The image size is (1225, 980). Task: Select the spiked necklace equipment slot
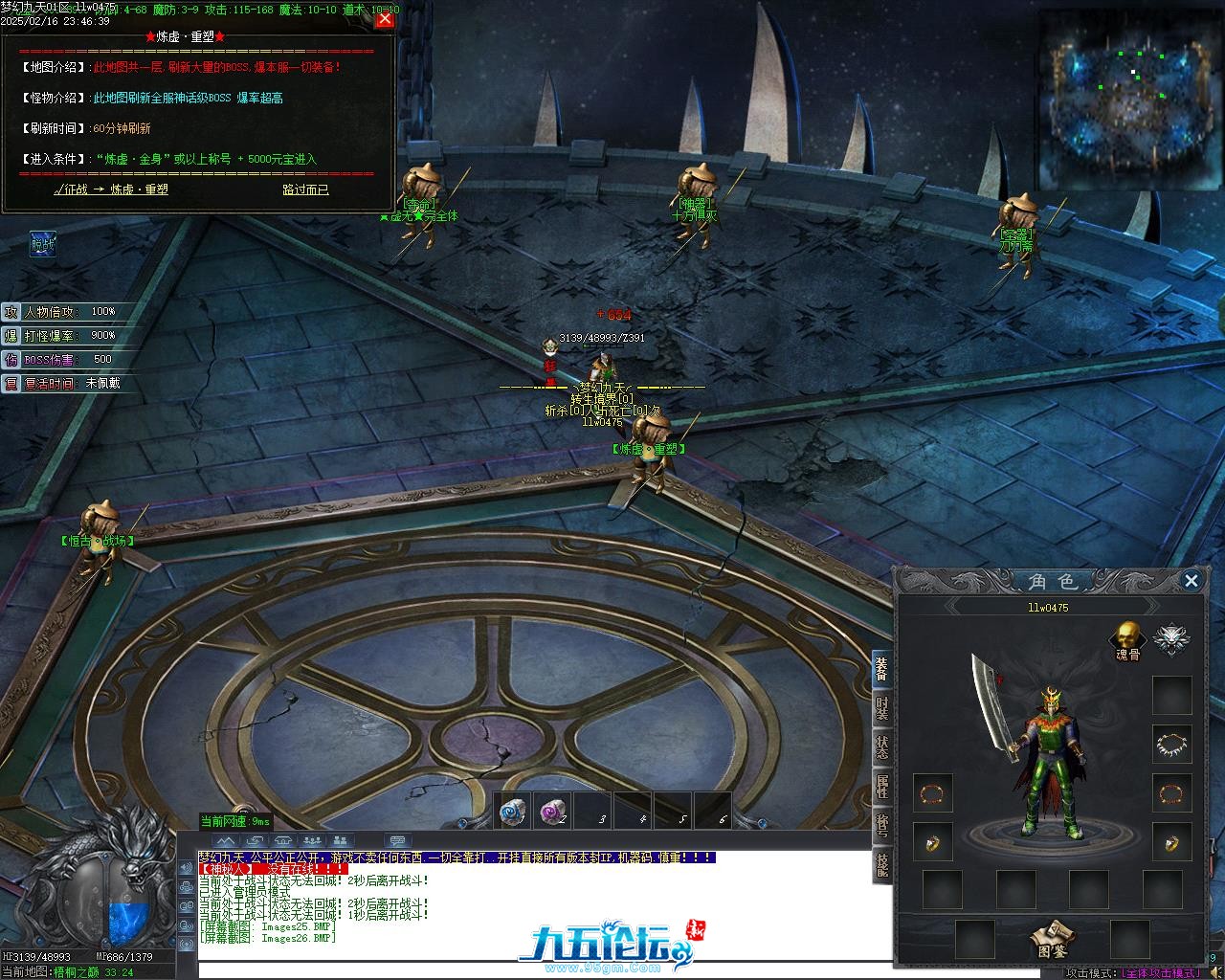(1171, 744)
